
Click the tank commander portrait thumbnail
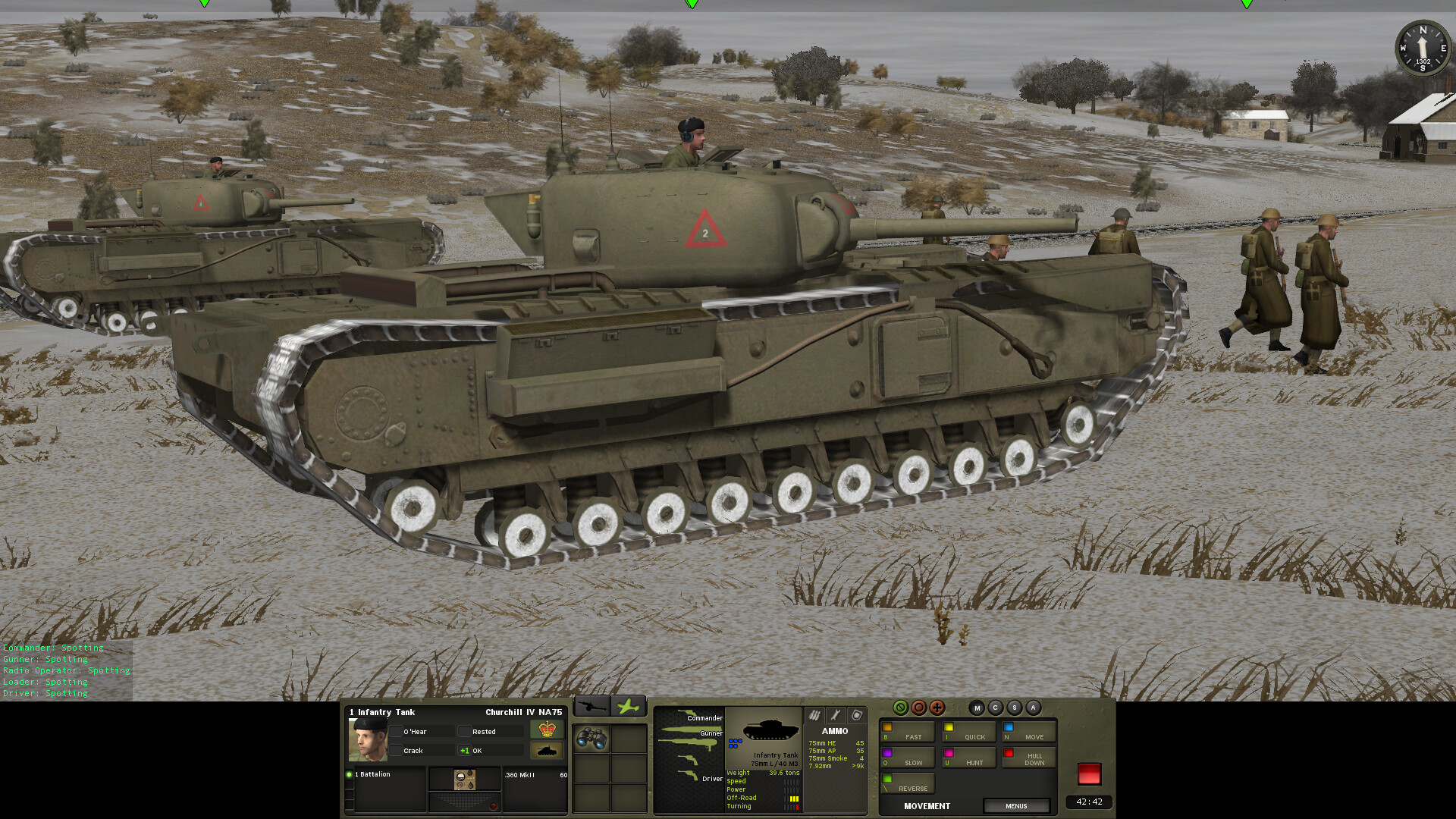point(368,742)
